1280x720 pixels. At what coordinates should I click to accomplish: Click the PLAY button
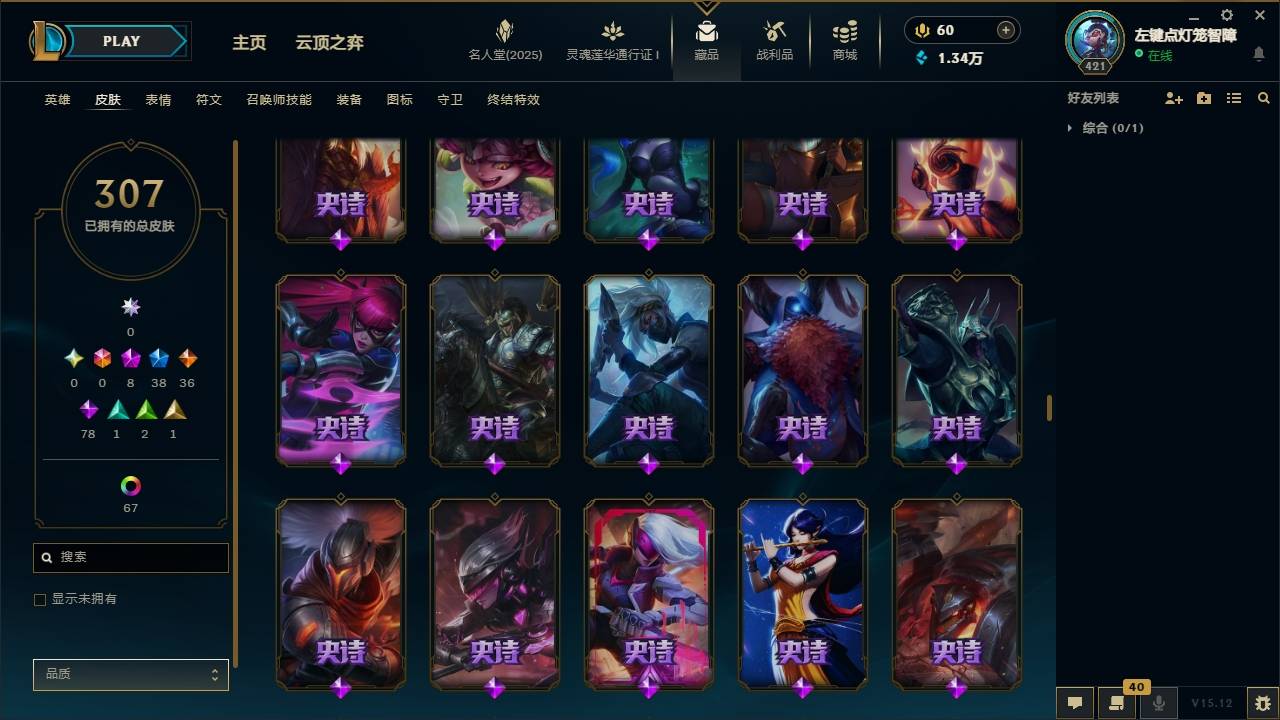[x=121, y=41]
